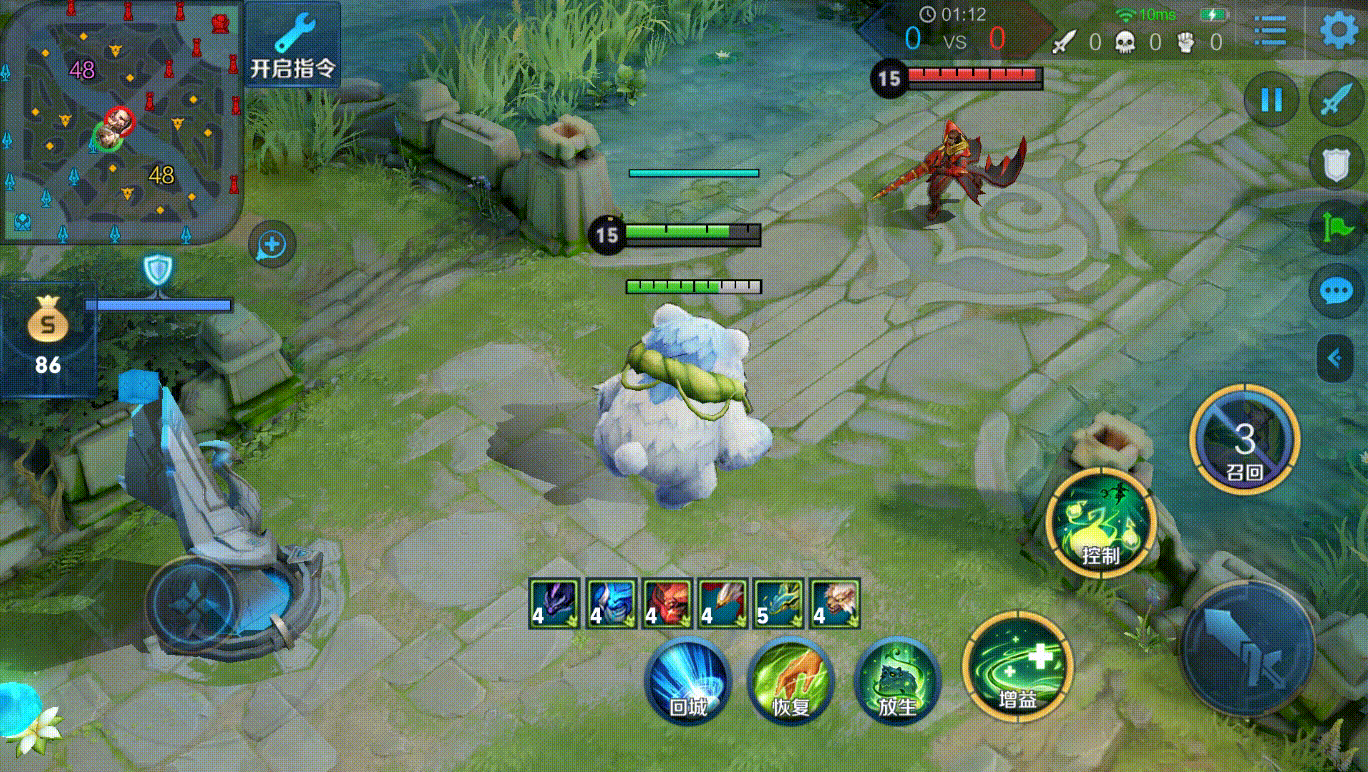Viewport: 1368px width, 772px height.
Task: Pause the game with pause button
Action: (1271, 100)
